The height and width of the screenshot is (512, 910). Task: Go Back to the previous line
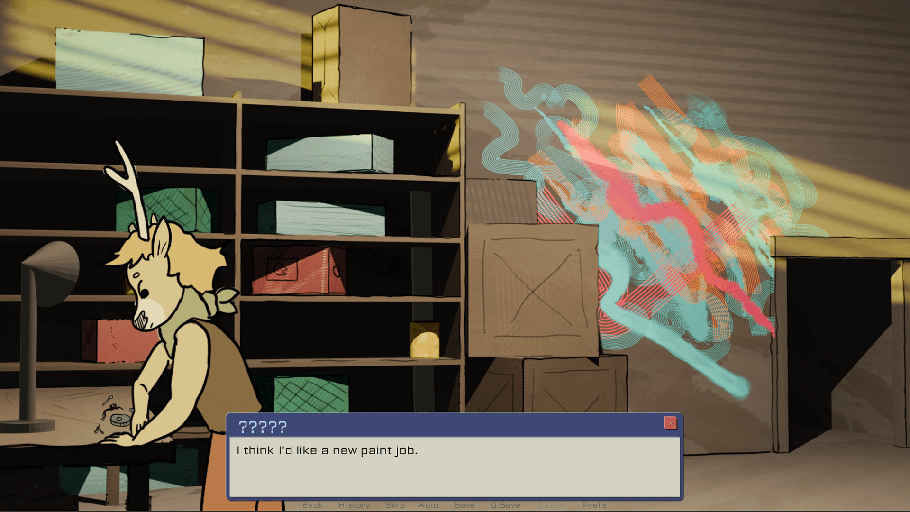pyautogui.click(x=313, y=505)
